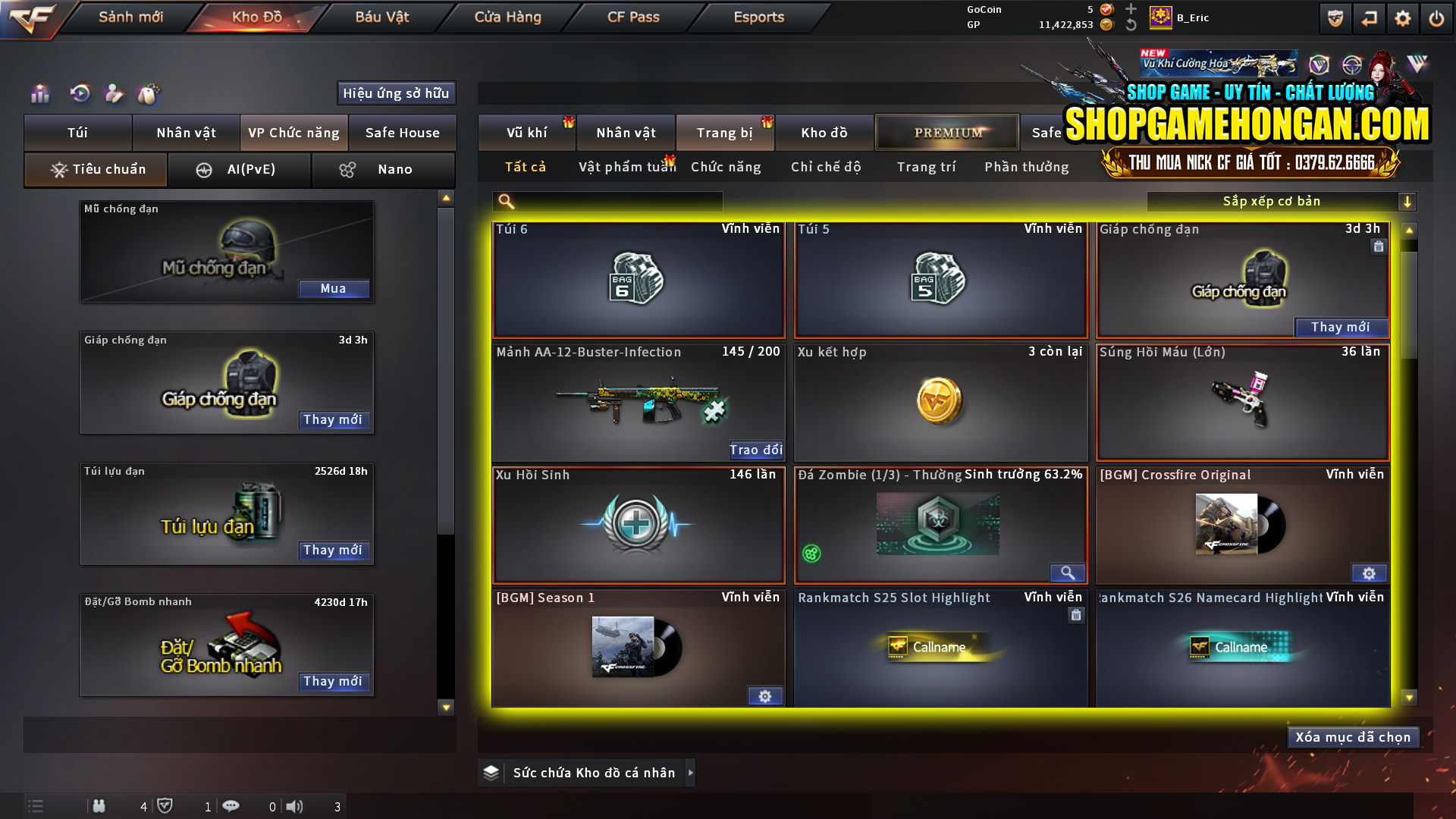Screen dimensions: 1456x819
Task: Click Xóa mục đã chọn button
Action: point(1353,736)
